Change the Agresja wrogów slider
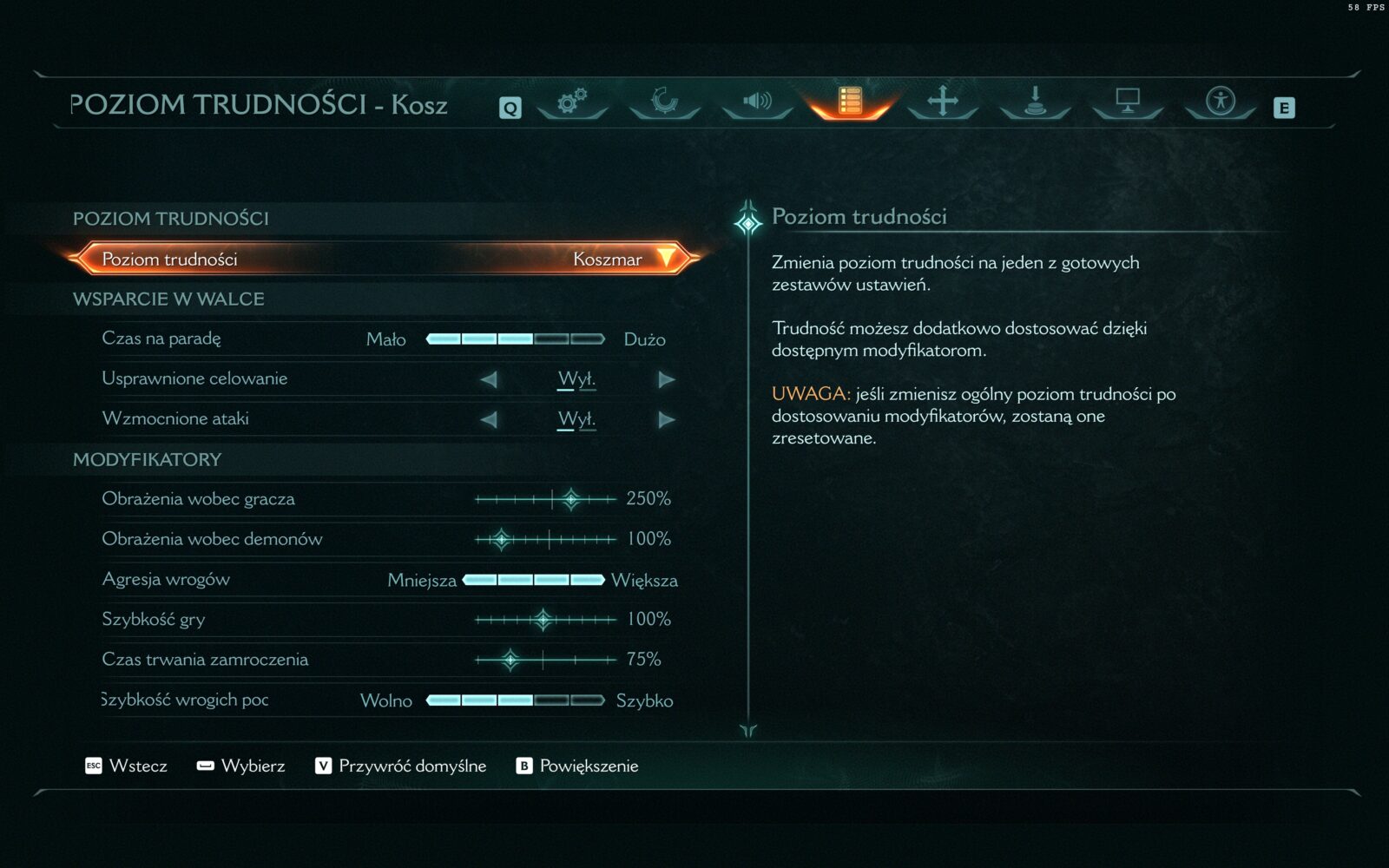 [533, 580]
